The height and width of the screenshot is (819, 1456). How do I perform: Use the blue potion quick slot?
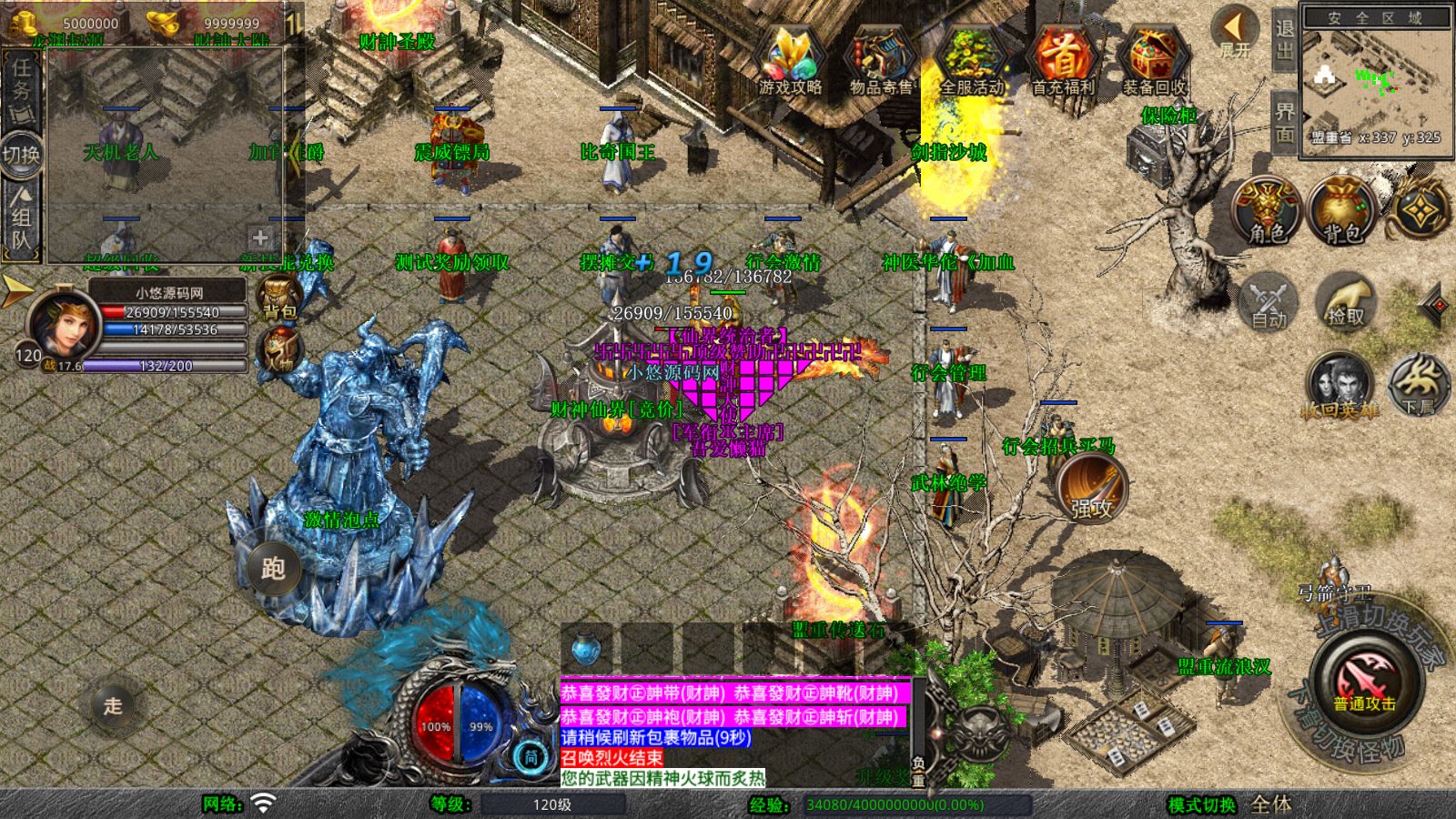pyautogui.click(x=587, y=649)
